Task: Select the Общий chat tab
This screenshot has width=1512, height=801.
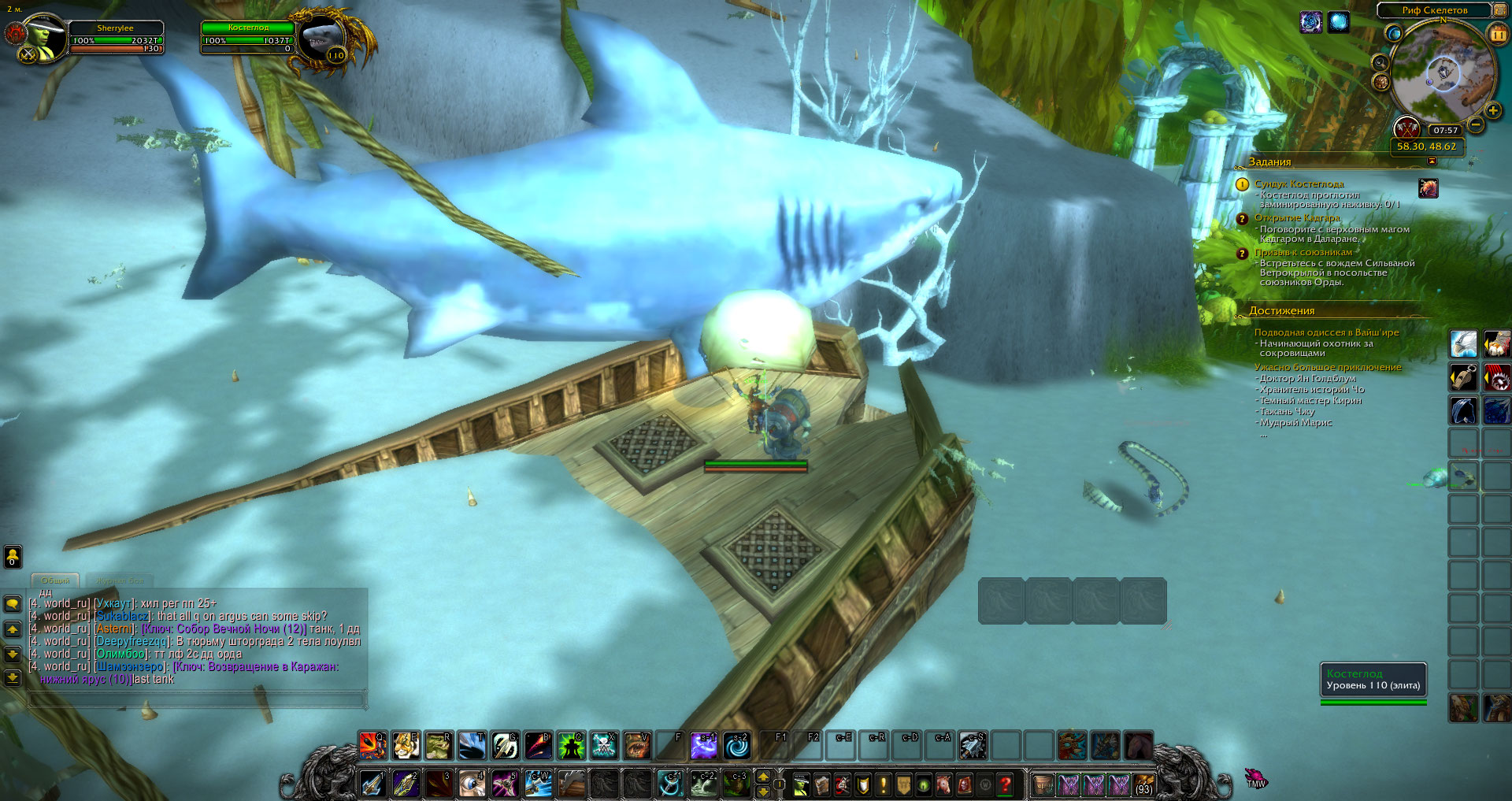Action: [x=55, y=580]
